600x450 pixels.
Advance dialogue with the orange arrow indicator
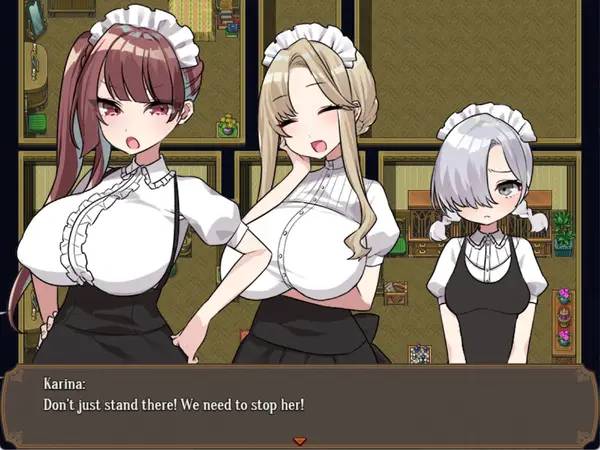(298, 440)
